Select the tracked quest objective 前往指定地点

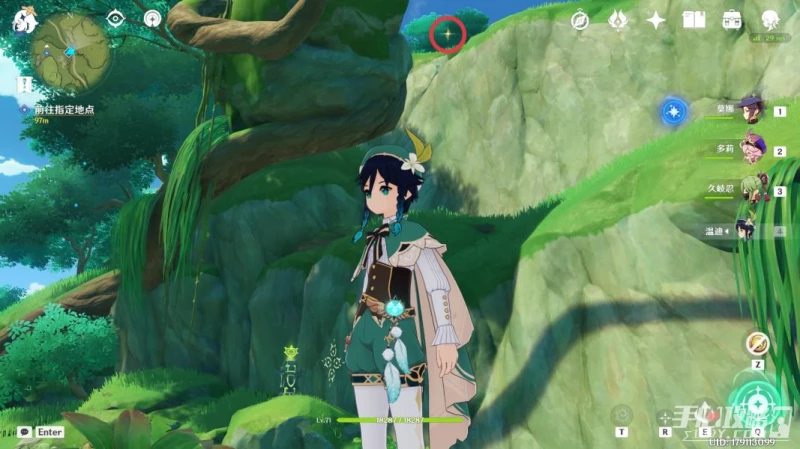(x=62, y=108)
